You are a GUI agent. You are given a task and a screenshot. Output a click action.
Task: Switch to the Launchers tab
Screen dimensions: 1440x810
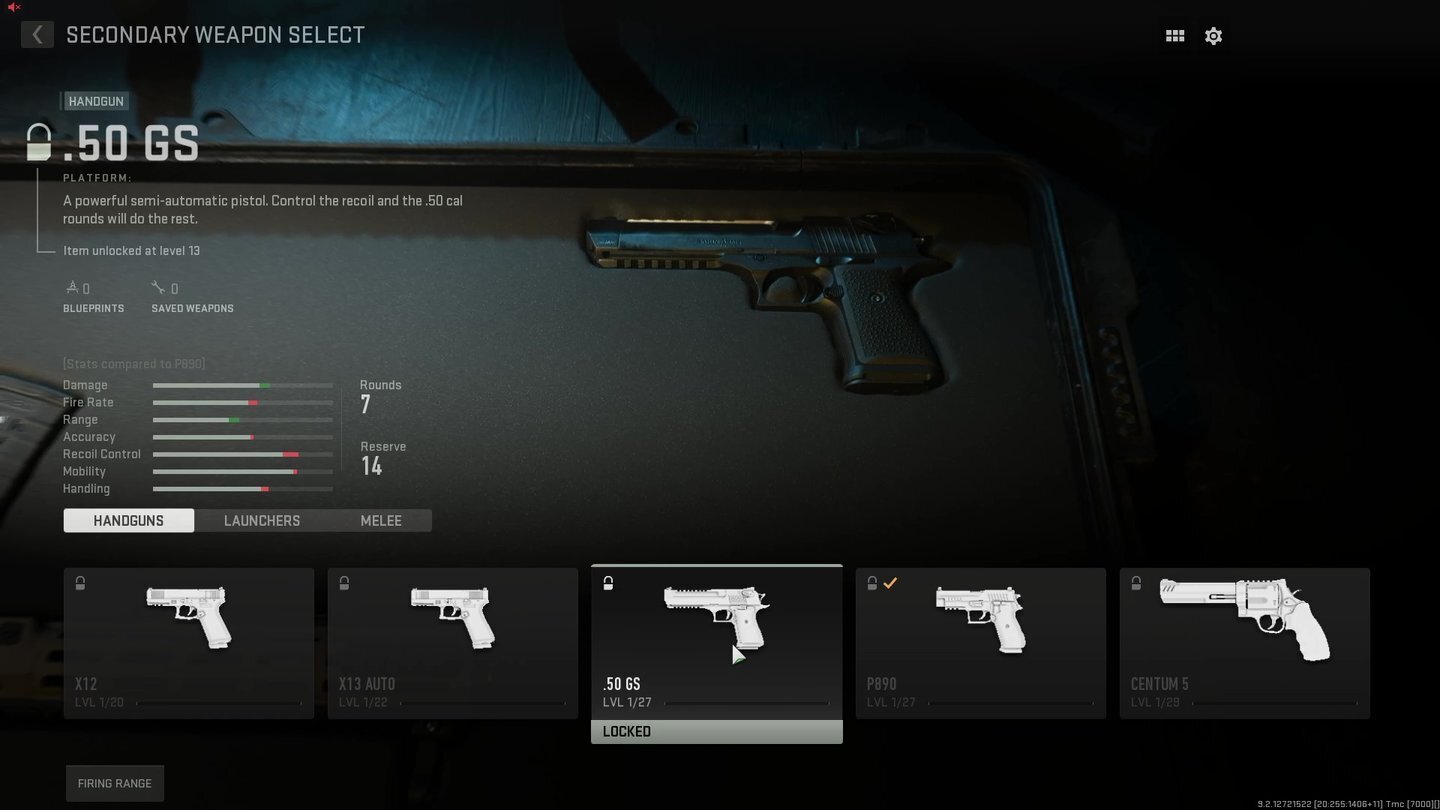262,520
